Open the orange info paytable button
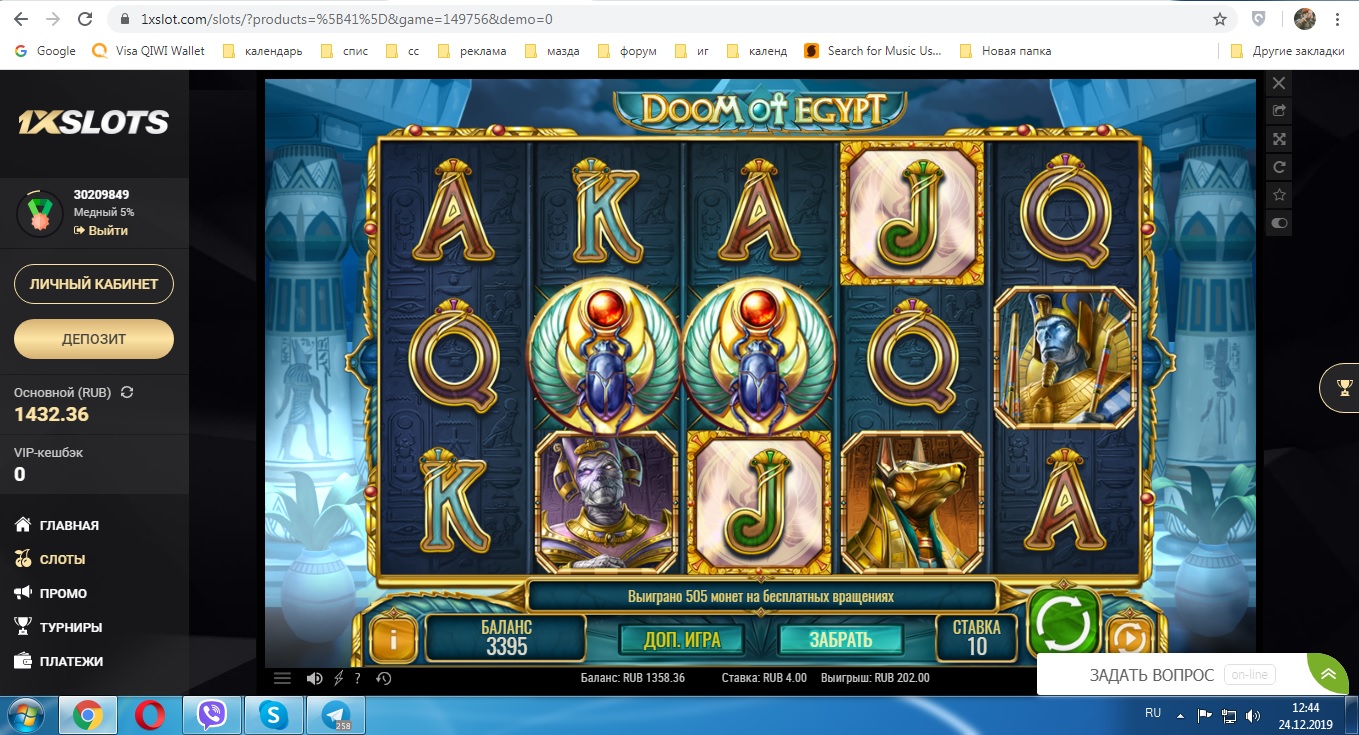 click(393, 640)
